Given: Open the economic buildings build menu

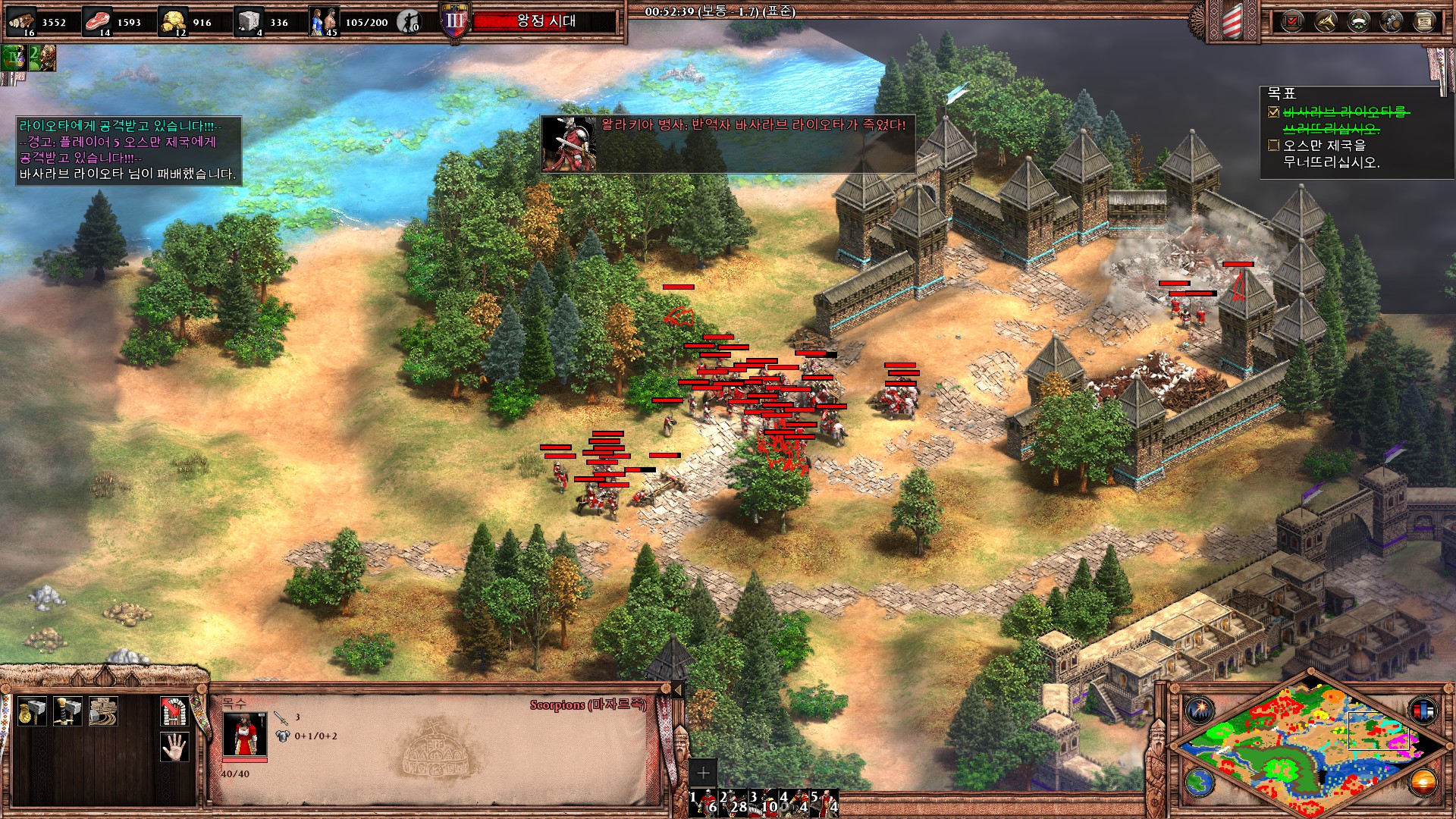Looking at the screenshot, I should tap(31, 711).
